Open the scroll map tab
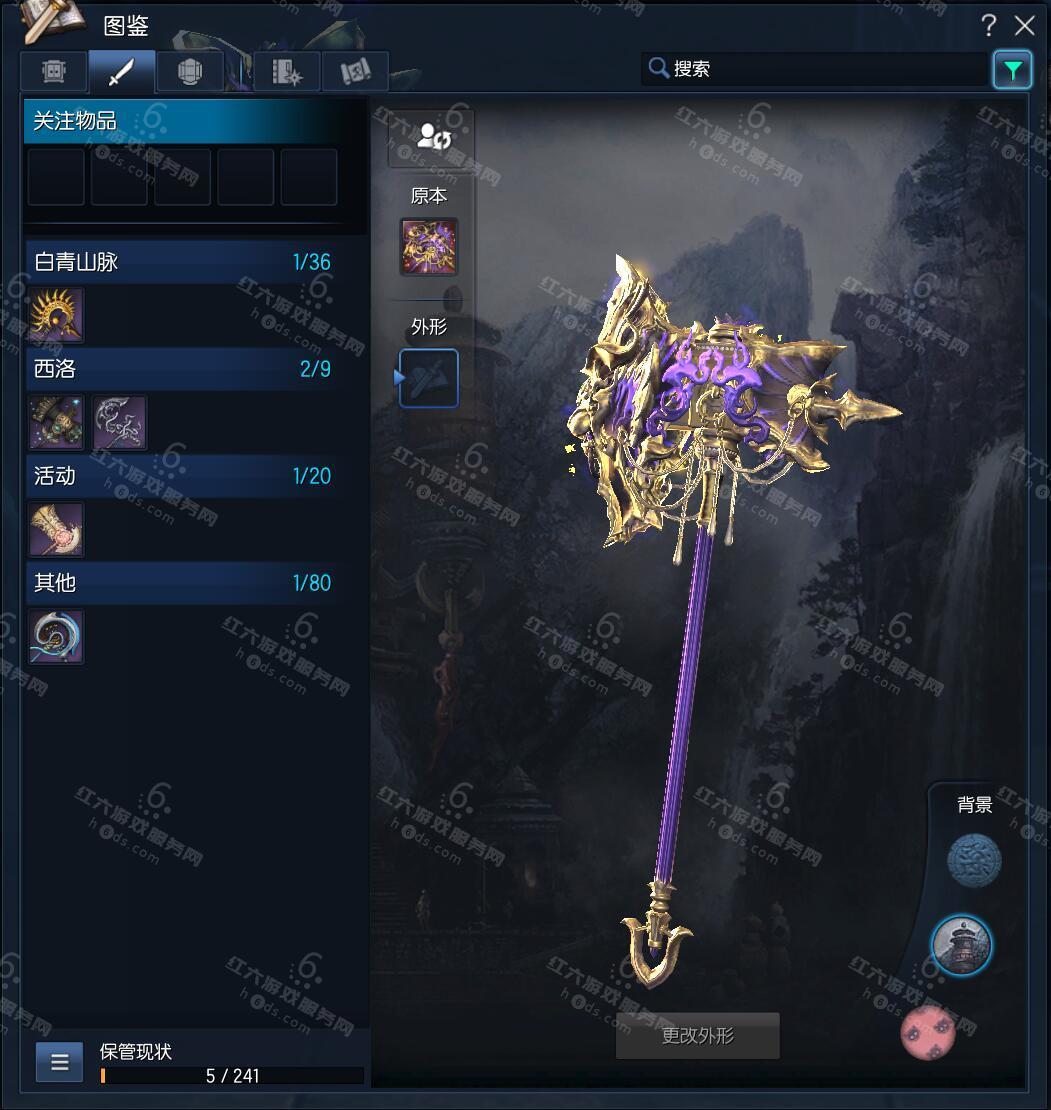1051x1110 pixels. (x=355, y=72)
